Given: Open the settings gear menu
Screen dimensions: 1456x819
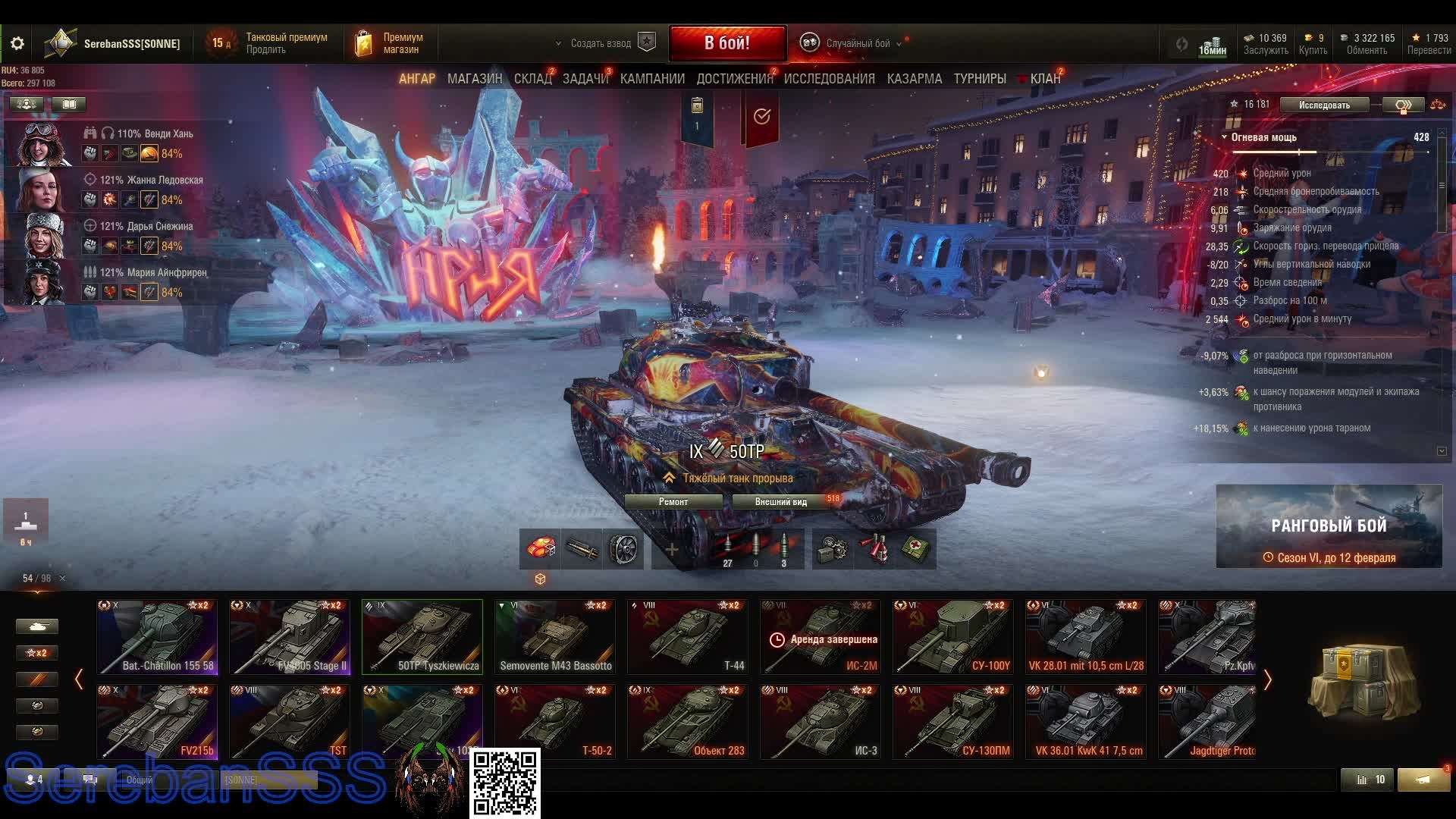Looking at the screenshot, I should 17,43.
